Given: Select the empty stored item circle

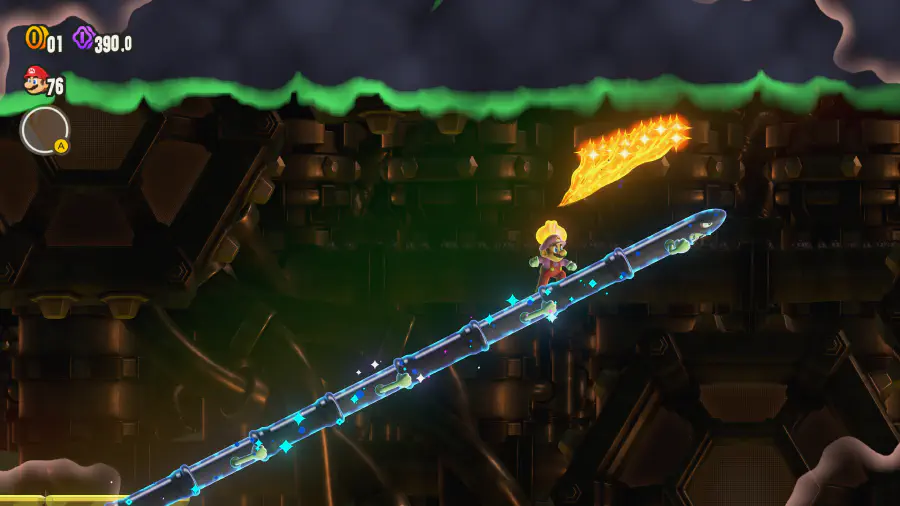Looking at the screenshot, I should (44, 130).
